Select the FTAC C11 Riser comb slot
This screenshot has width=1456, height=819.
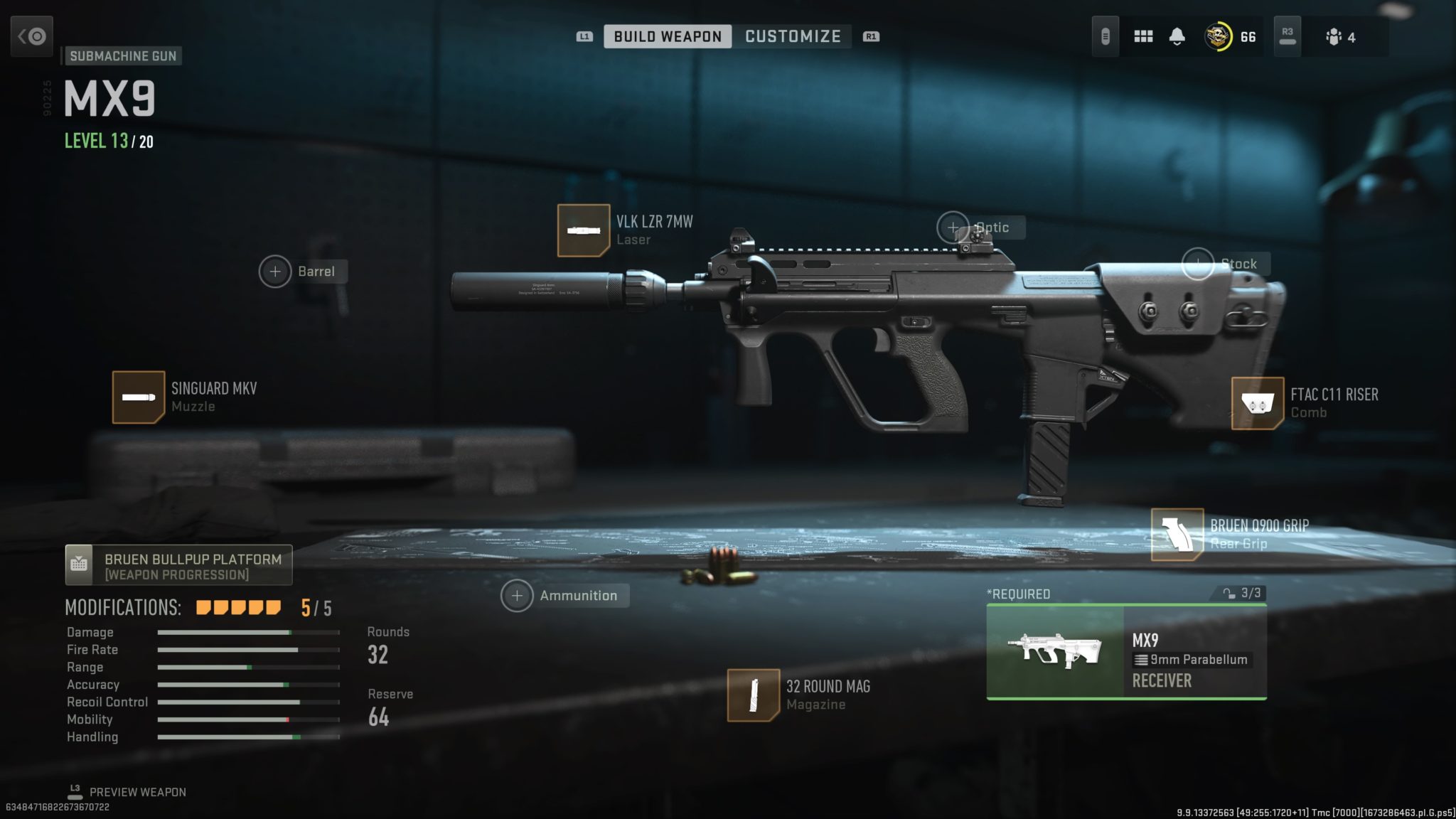(x=1257, y=403)
